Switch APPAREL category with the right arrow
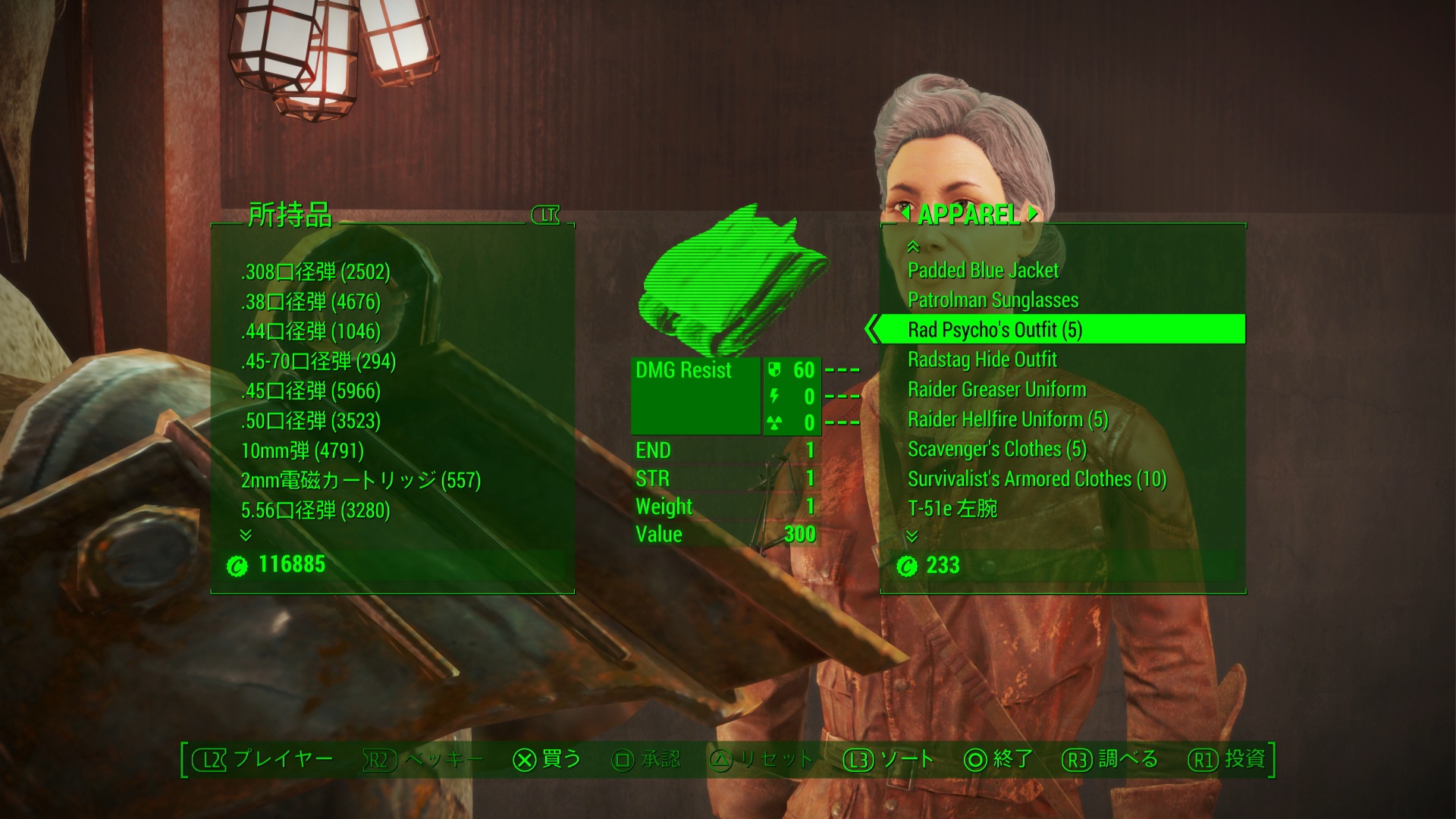This screenshot has height=819, width=1456. pyautogui.click(x=1033, y=215)
